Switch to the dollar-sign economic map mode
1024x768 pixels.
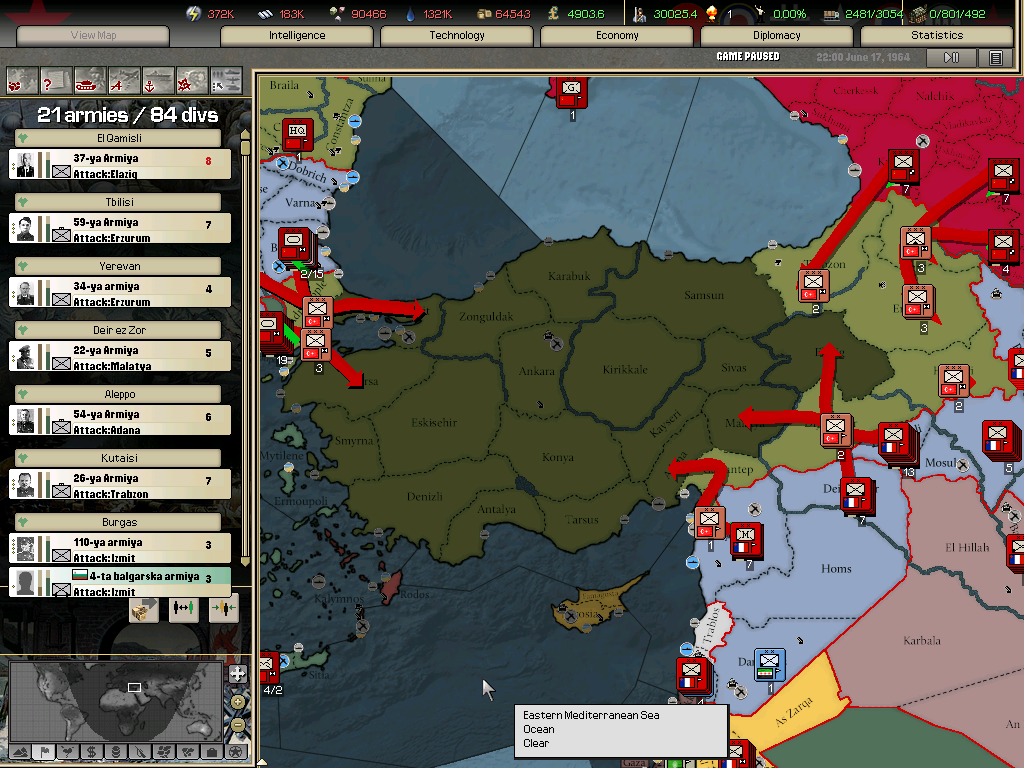(x=91, y=752)
